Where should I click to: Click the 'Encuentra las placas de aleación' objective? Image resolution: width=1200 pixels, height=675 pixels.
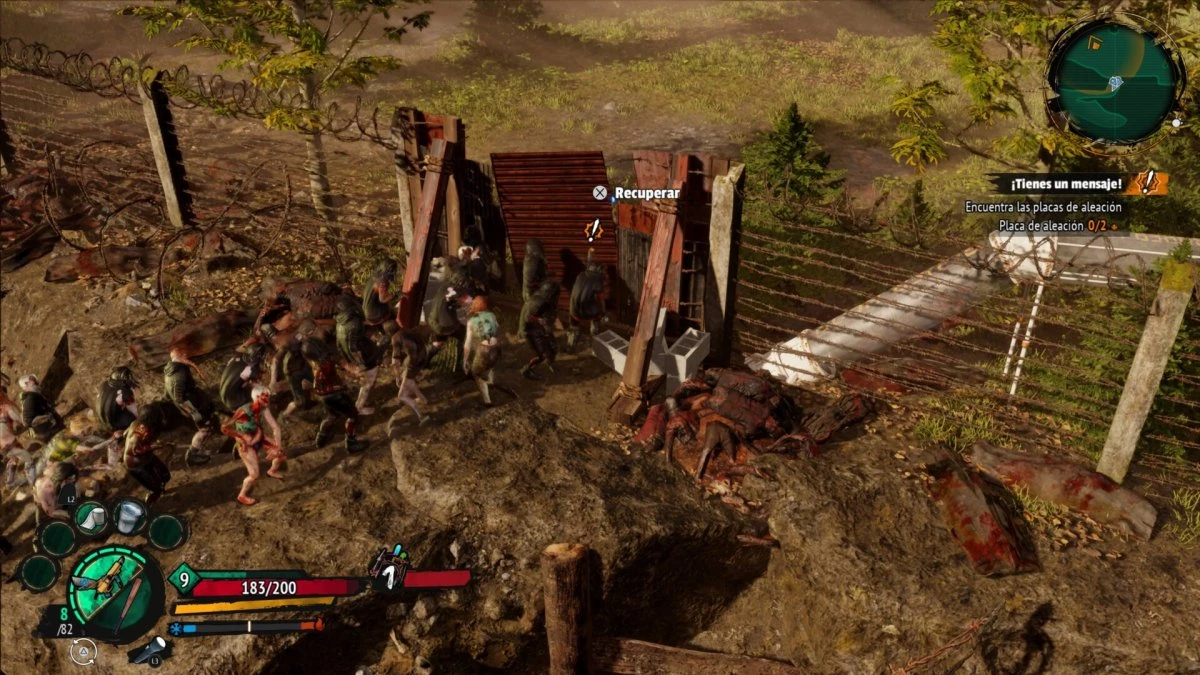[x=1043, y=207]
